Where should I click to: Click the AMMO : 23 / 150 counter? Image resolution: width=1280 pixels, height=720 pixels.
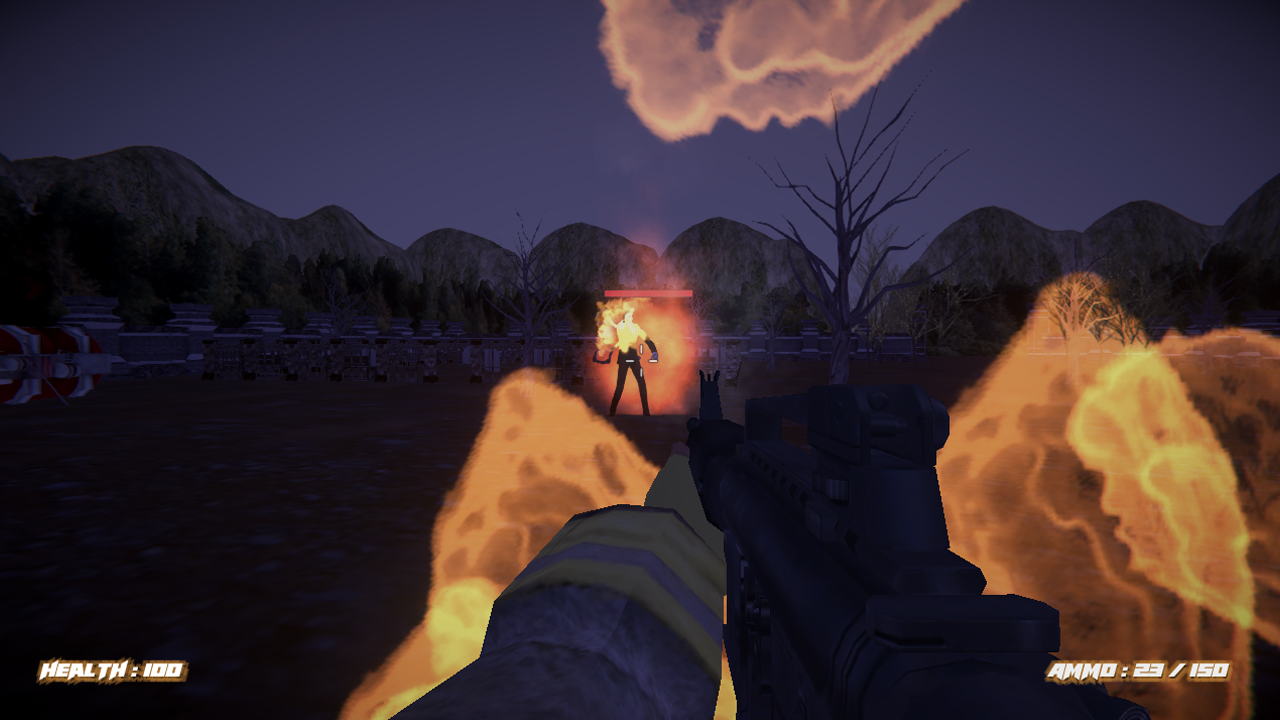[1140, 671]
